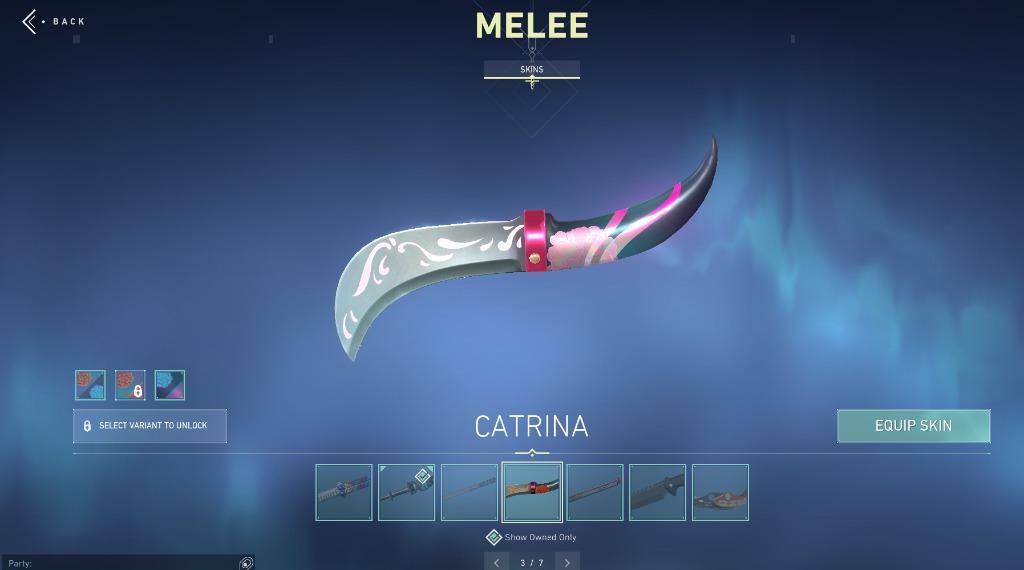Viewport: 1024px width, 570px height.
Task: Open the party chat icon
Action: (246, 563)
